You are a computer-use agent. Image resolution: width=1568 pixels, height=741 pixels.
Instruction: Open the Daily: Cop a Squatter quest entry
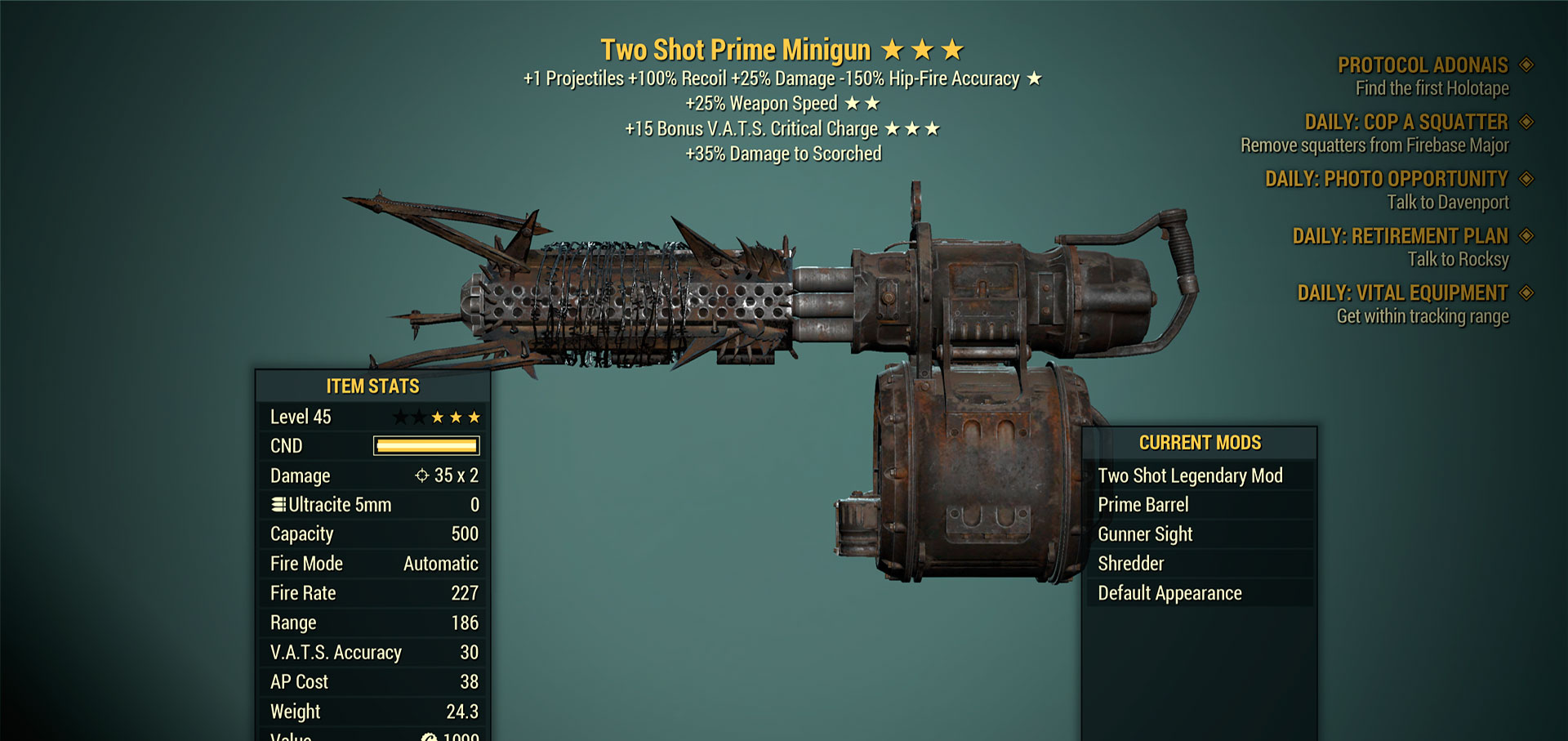[x=1405, y=123]
